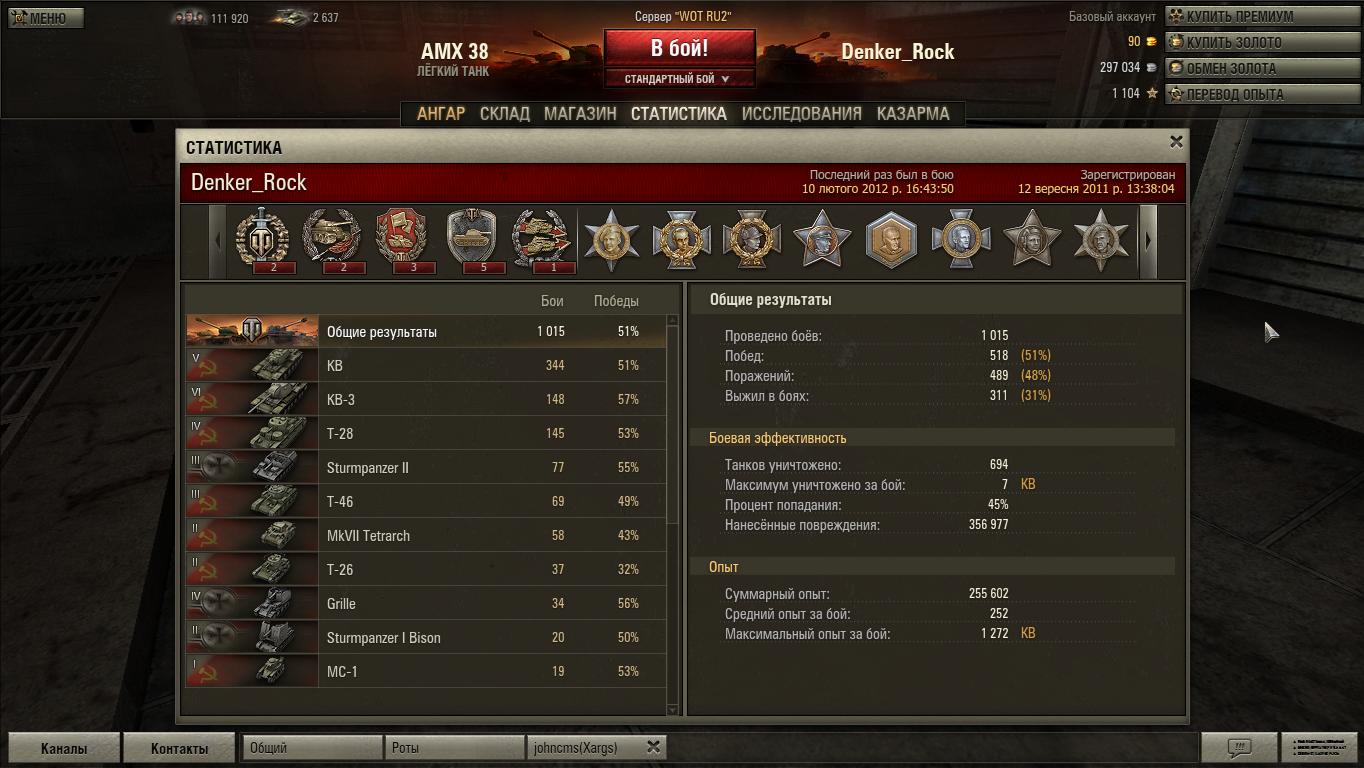Close the johncms(Xargs) chat tab
Screen dimensions: 1364x768
tap(653, 747)
